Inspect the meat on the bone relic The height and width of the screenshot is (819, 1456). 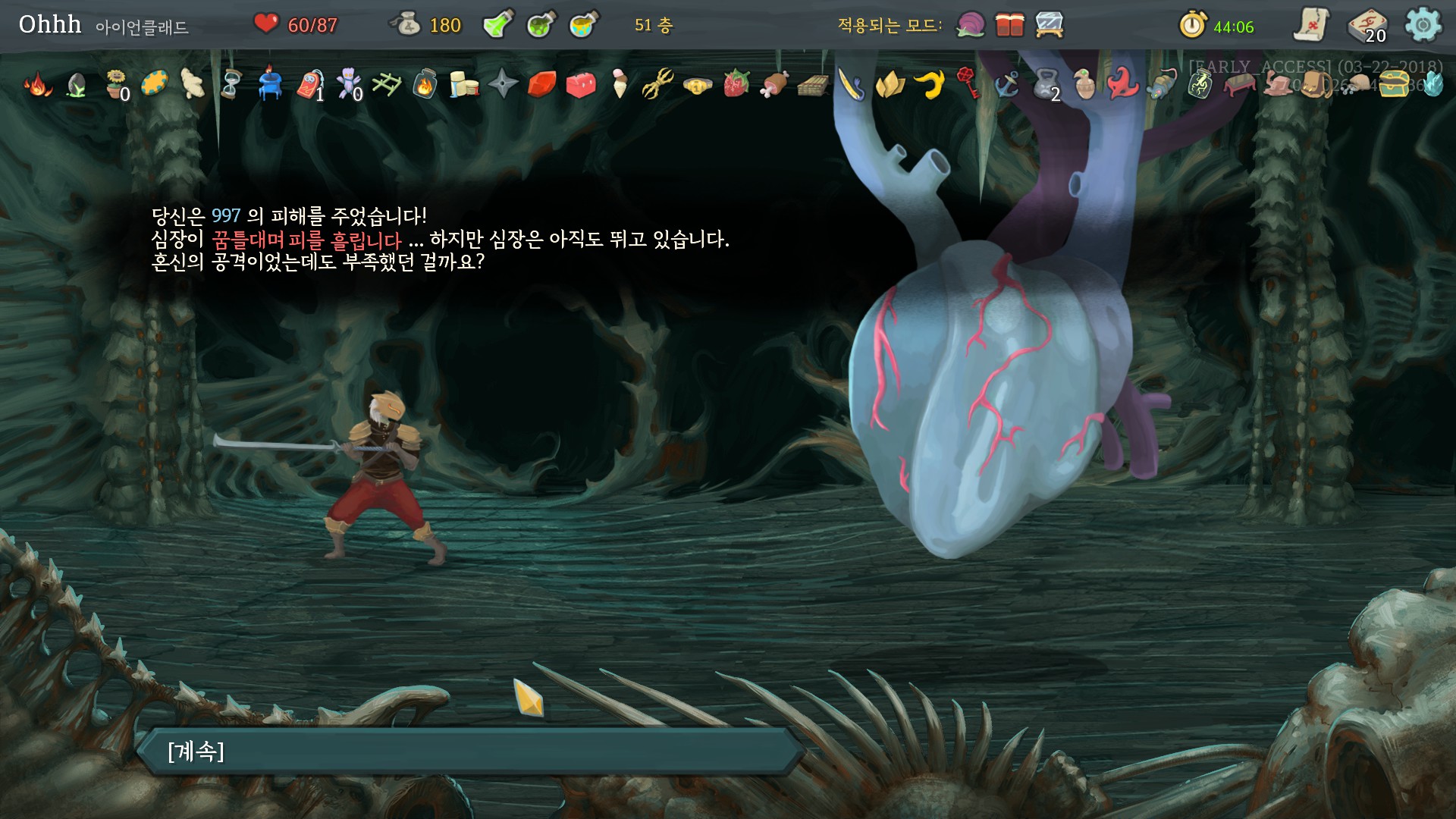point(775,84)
